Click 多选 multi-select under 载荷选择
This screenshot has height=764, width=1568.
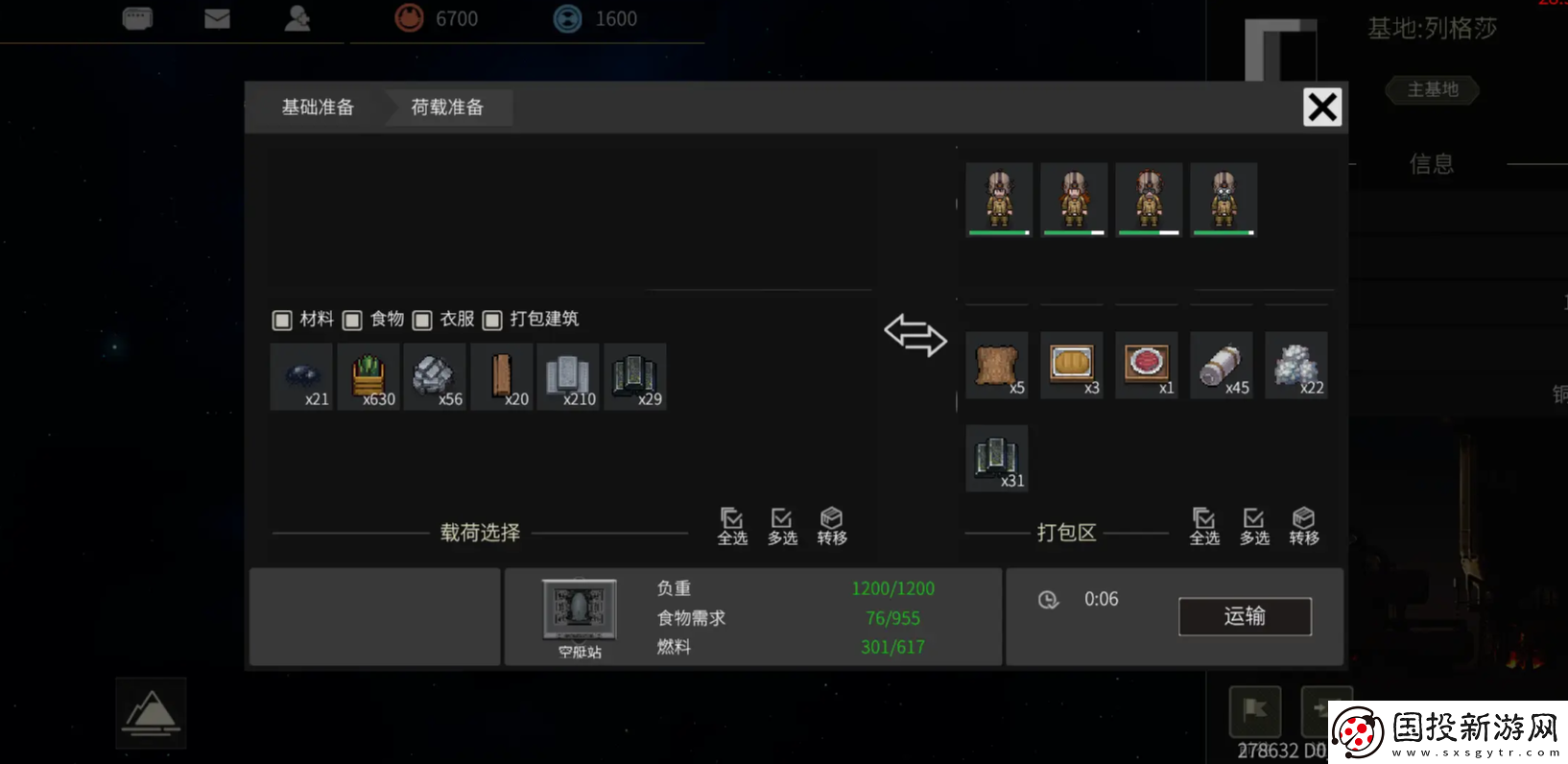click(x=782, y=526)
